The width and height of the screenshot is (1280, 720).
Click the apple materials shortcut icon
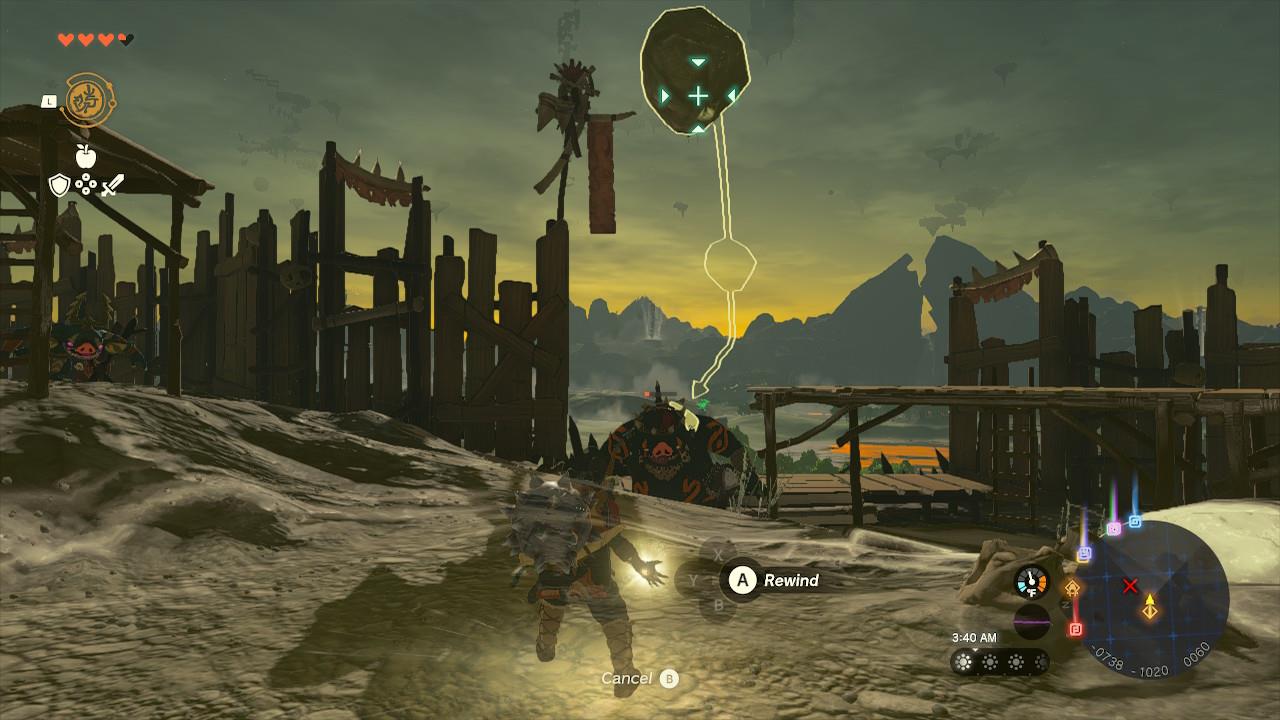pyautogui.click(x=85, y=155)
